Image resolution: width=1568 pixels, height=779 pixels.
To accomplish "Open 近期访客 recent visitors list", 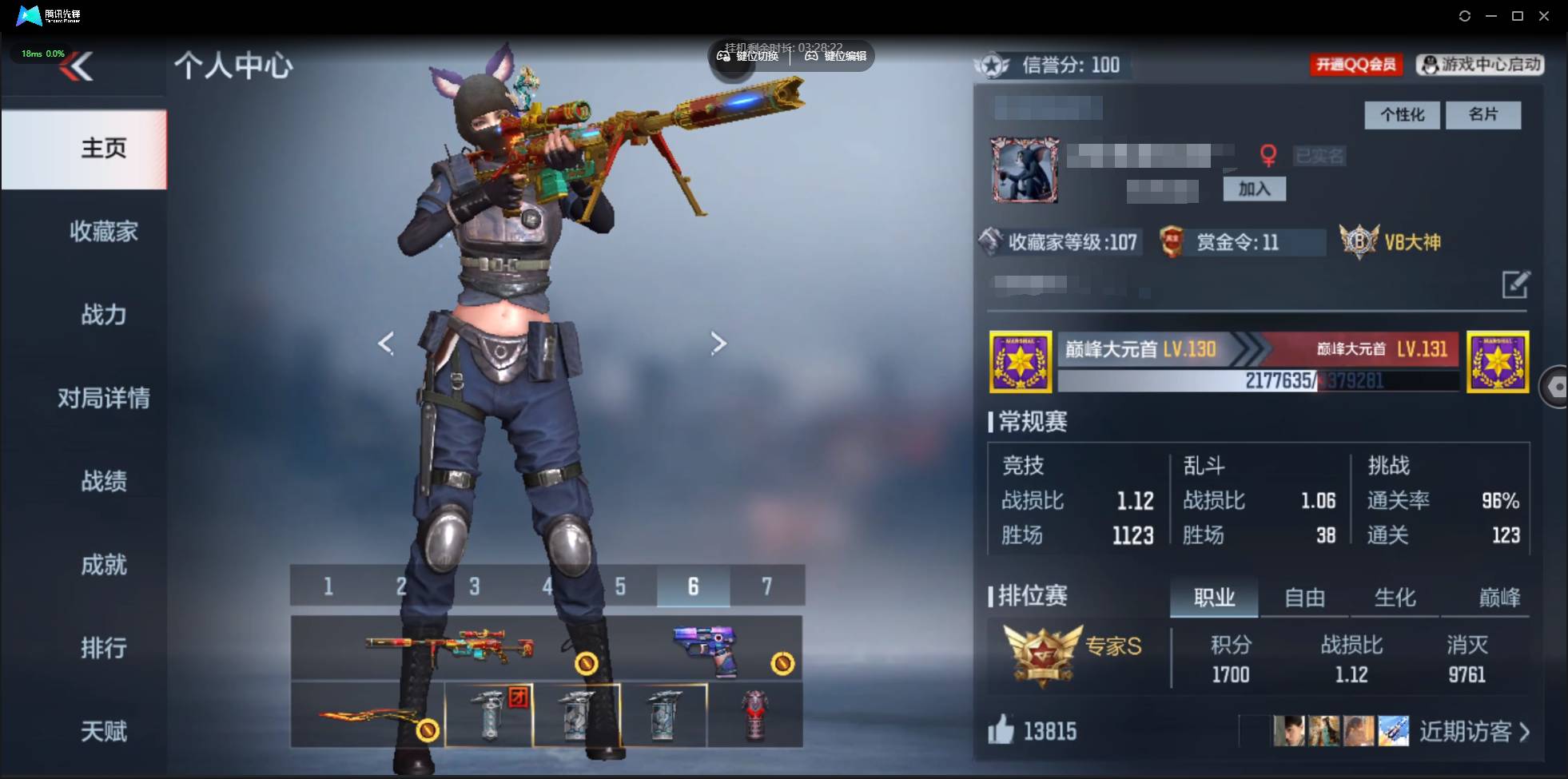I will tap(1474, 731).
